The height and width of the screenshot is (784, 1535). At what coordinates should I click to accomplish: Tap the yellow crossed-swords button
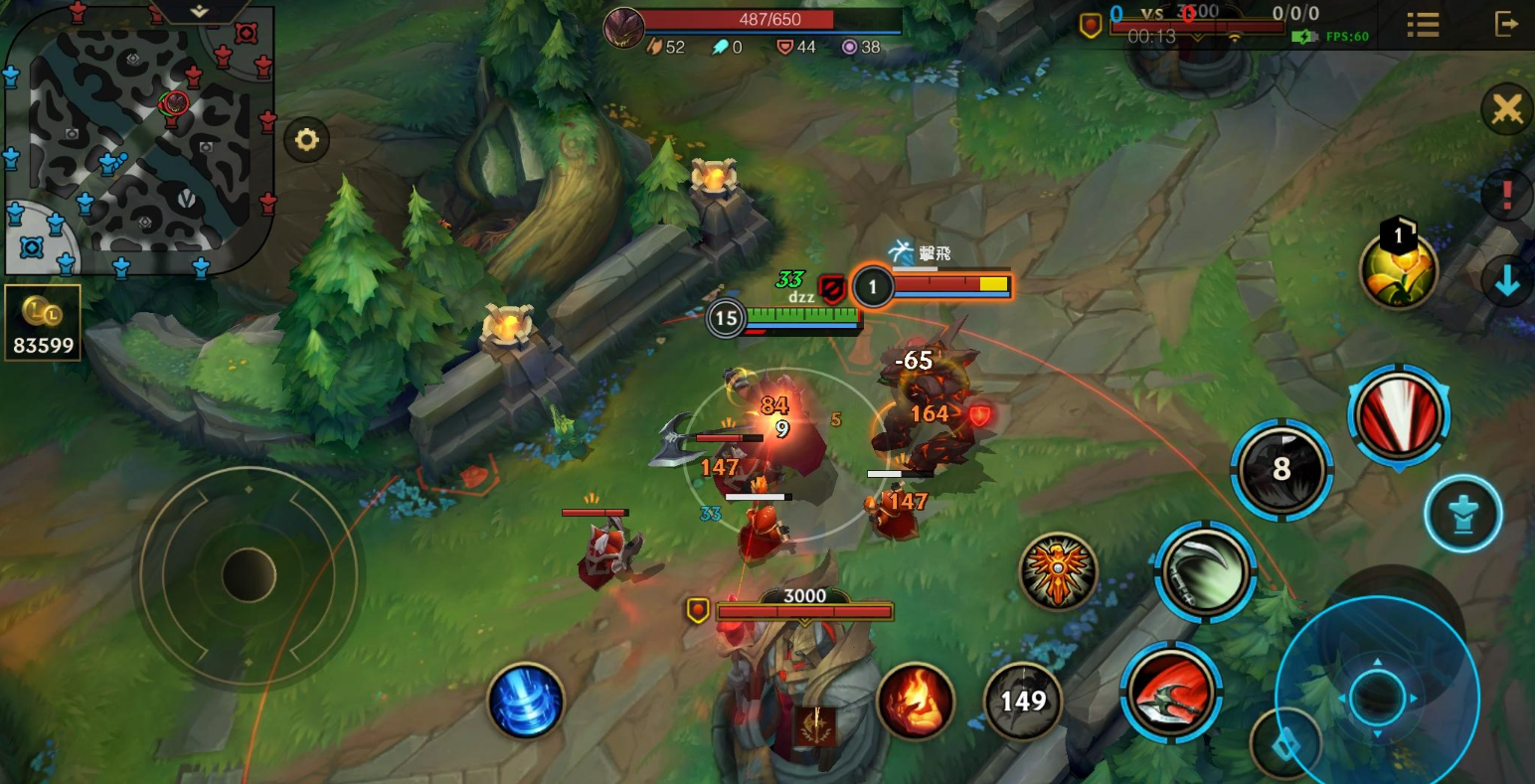1507,109
